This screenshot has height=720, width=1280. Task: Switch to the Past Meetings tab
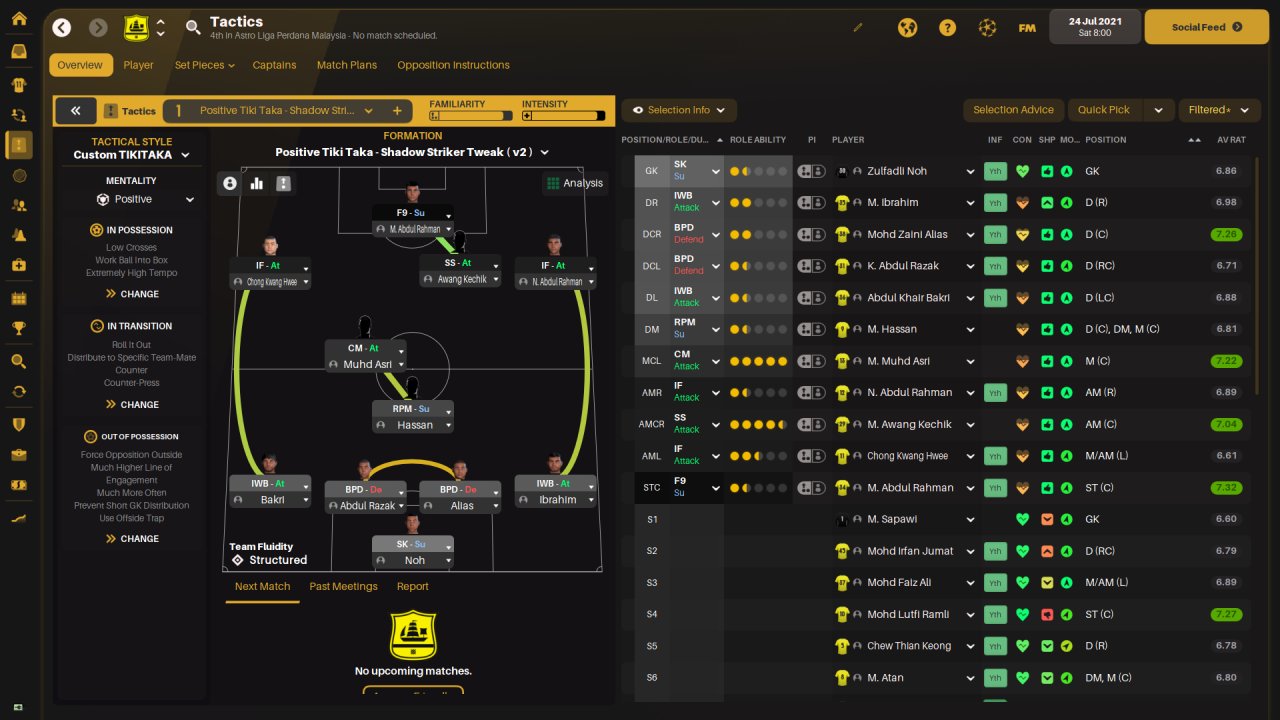(343, 586)
